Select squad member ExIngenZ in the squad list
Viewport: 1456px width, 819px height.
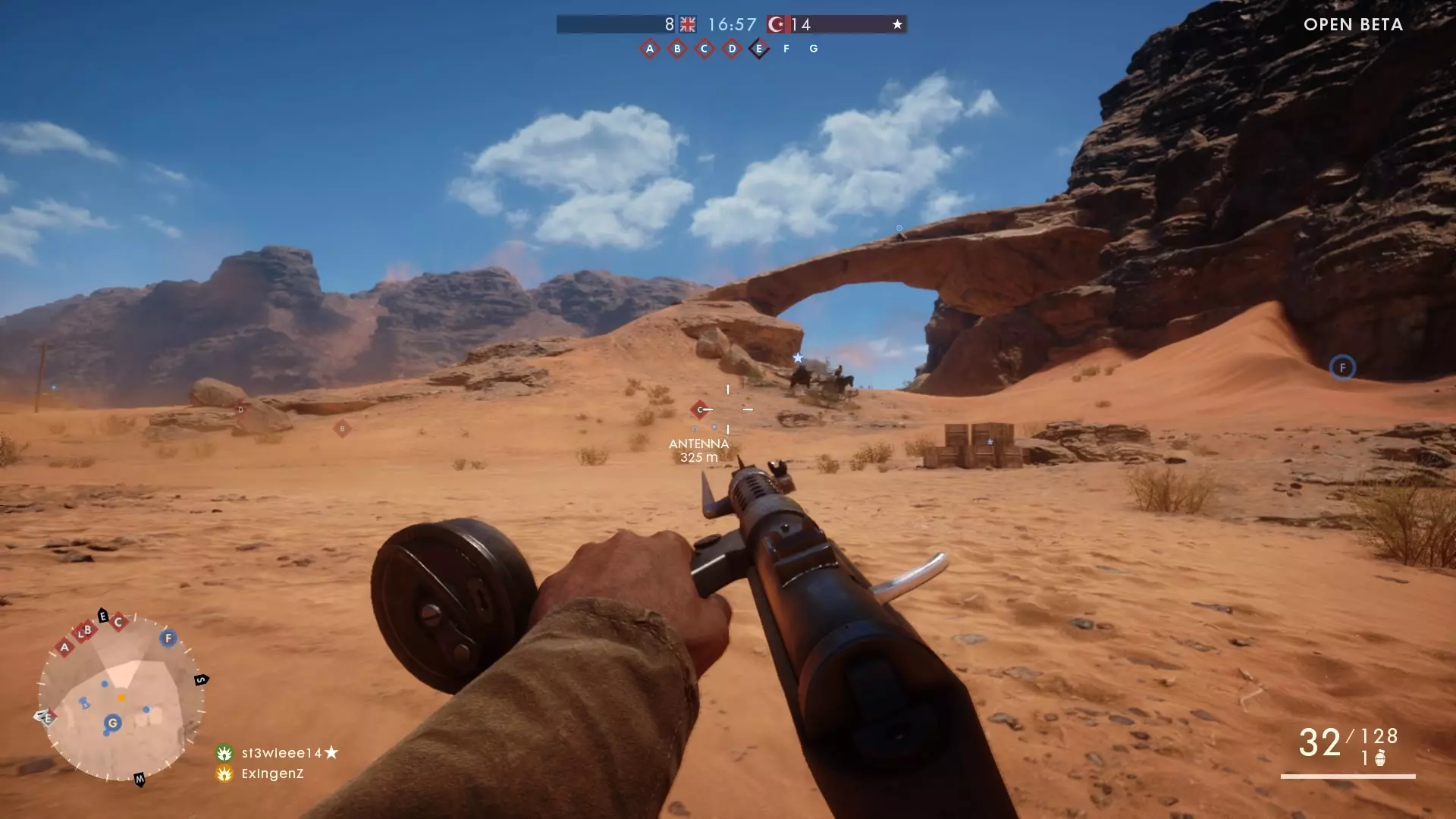coord(272,773)
